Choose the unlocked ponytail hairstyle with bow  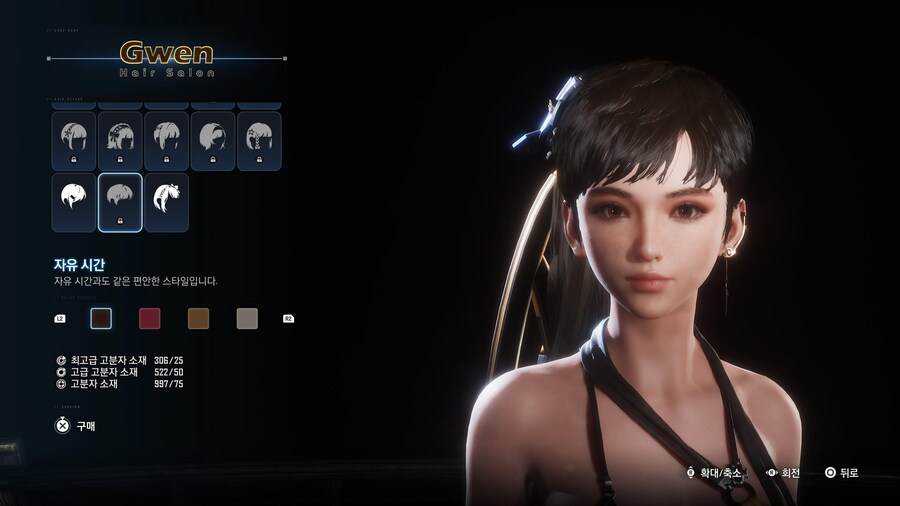(166, 202)
